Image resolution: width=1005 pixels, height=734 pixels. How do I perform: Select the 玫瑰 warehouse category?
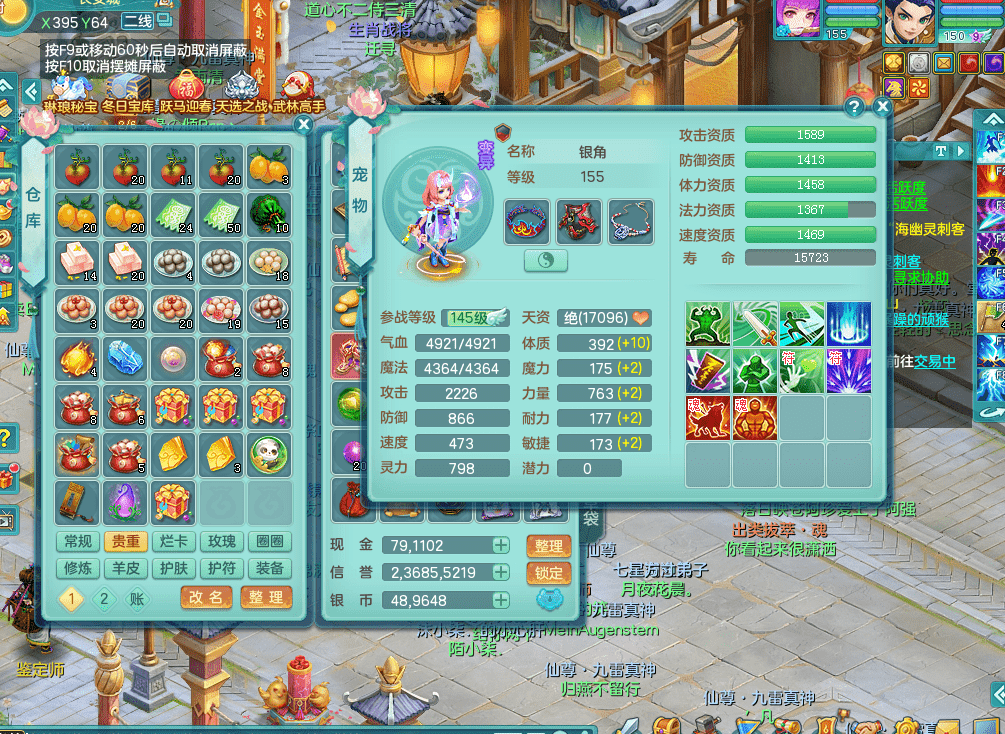(222, 542)
